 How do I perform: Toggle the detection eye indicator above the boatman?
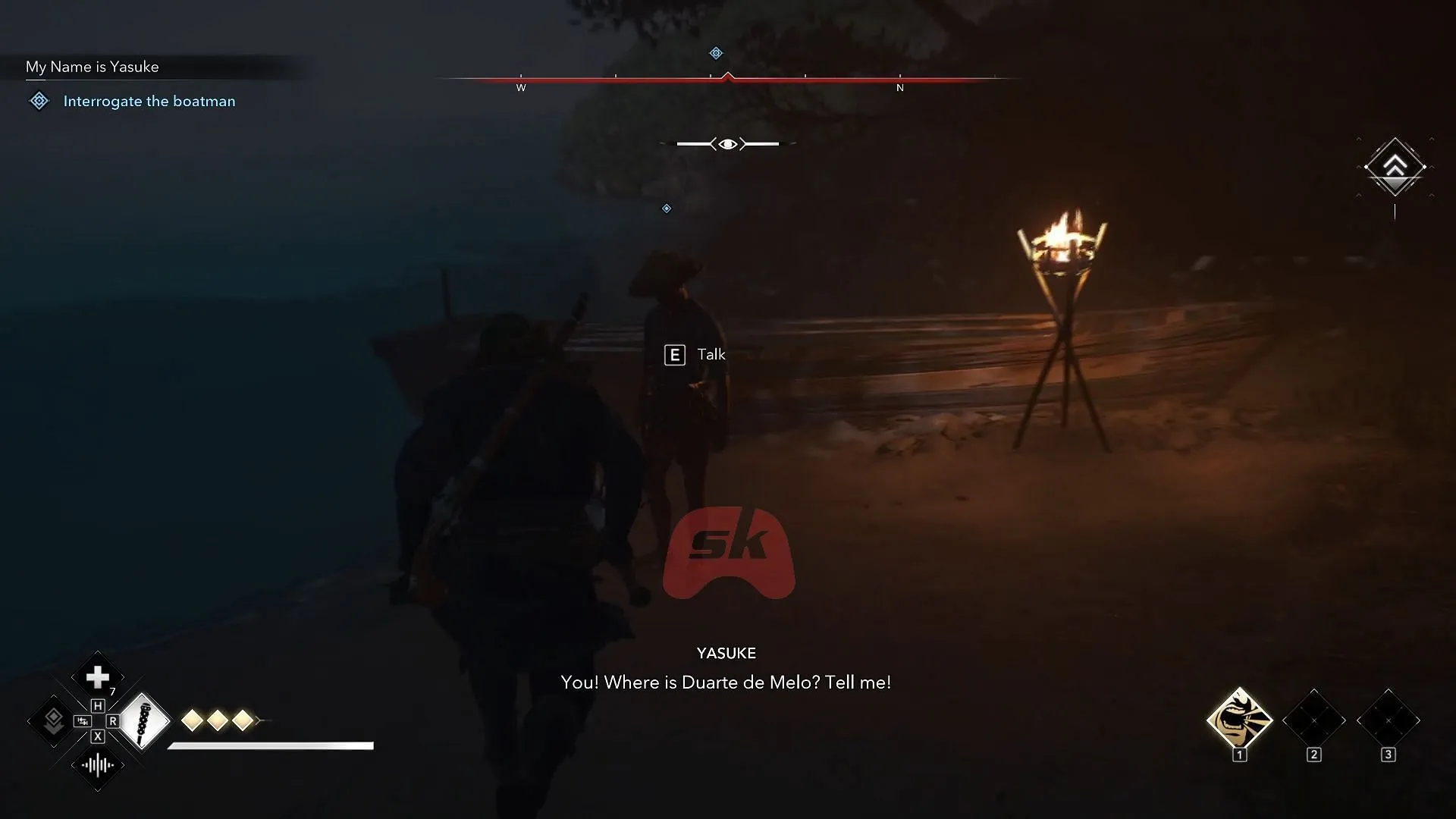(x=727, y=143)
